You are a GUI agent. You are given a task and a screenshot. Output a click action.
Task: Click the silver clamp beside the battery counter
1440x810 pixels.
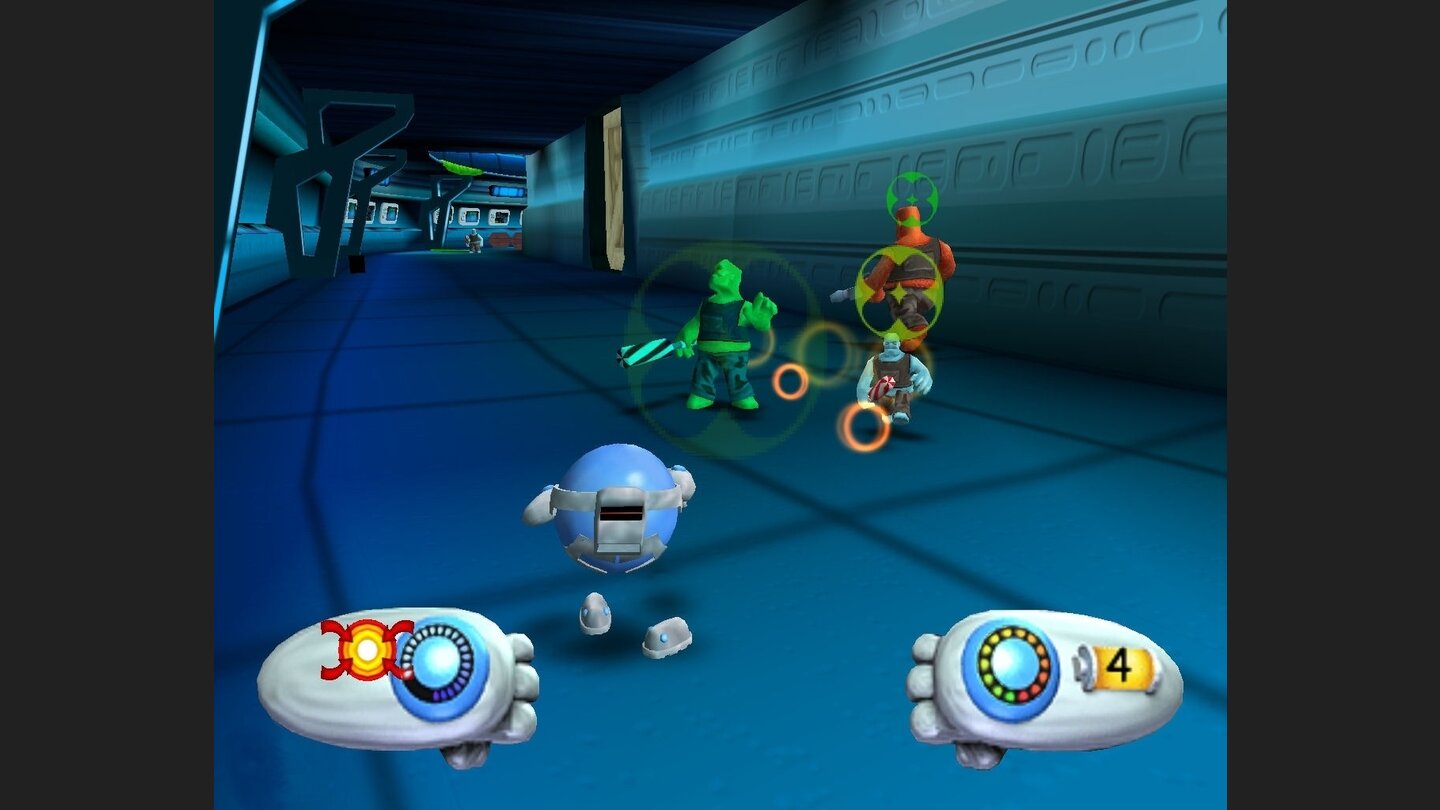click(1084, 667)
